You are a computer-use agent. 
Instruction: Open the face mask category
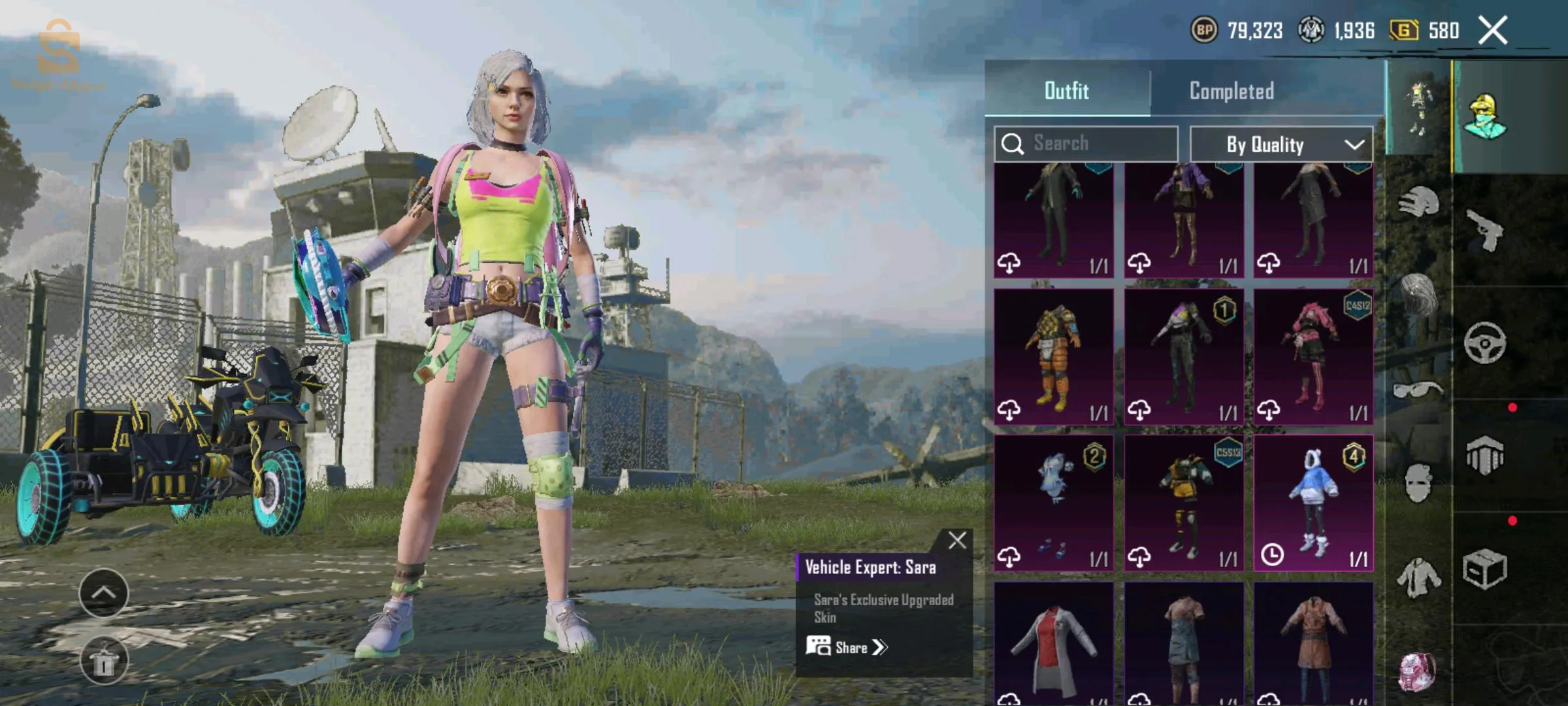point(1418,482)
